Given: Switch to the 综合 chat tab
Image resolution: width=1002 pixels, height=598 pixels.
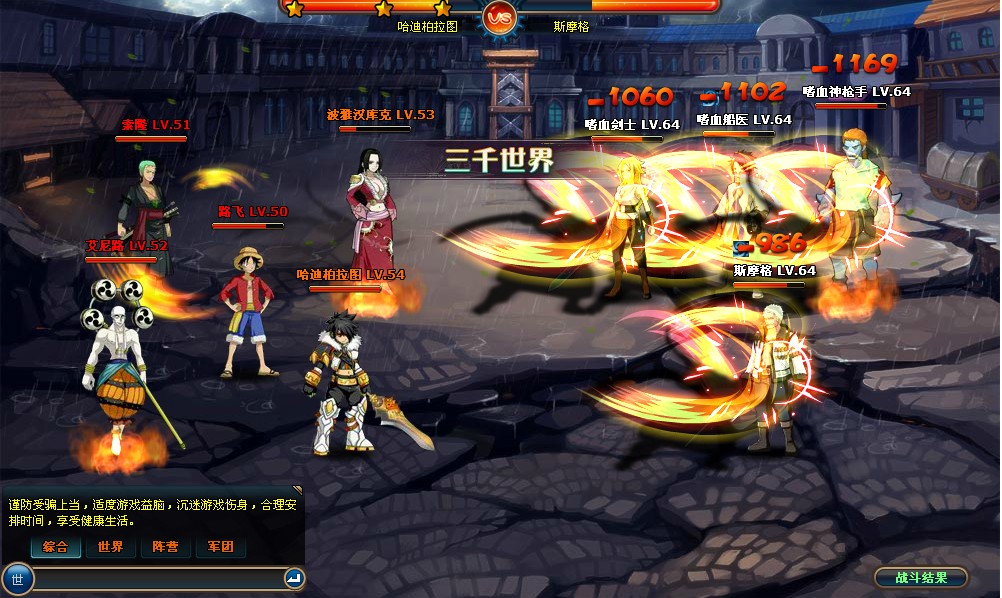Looking at the screenshot, I should click(55, 547).
